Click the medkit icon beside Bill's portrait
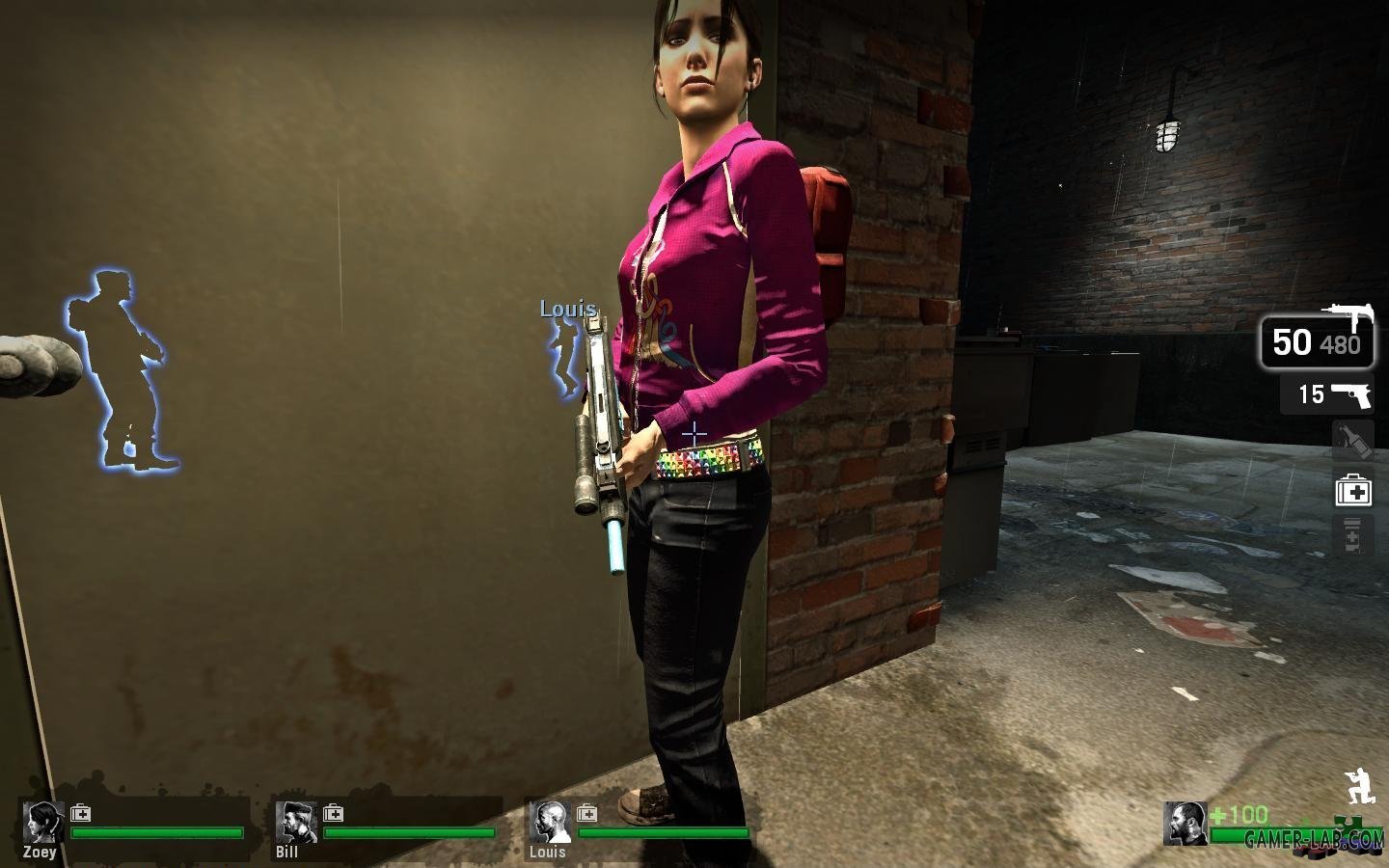The image size is (1389, 868). (x=334, y=813)
